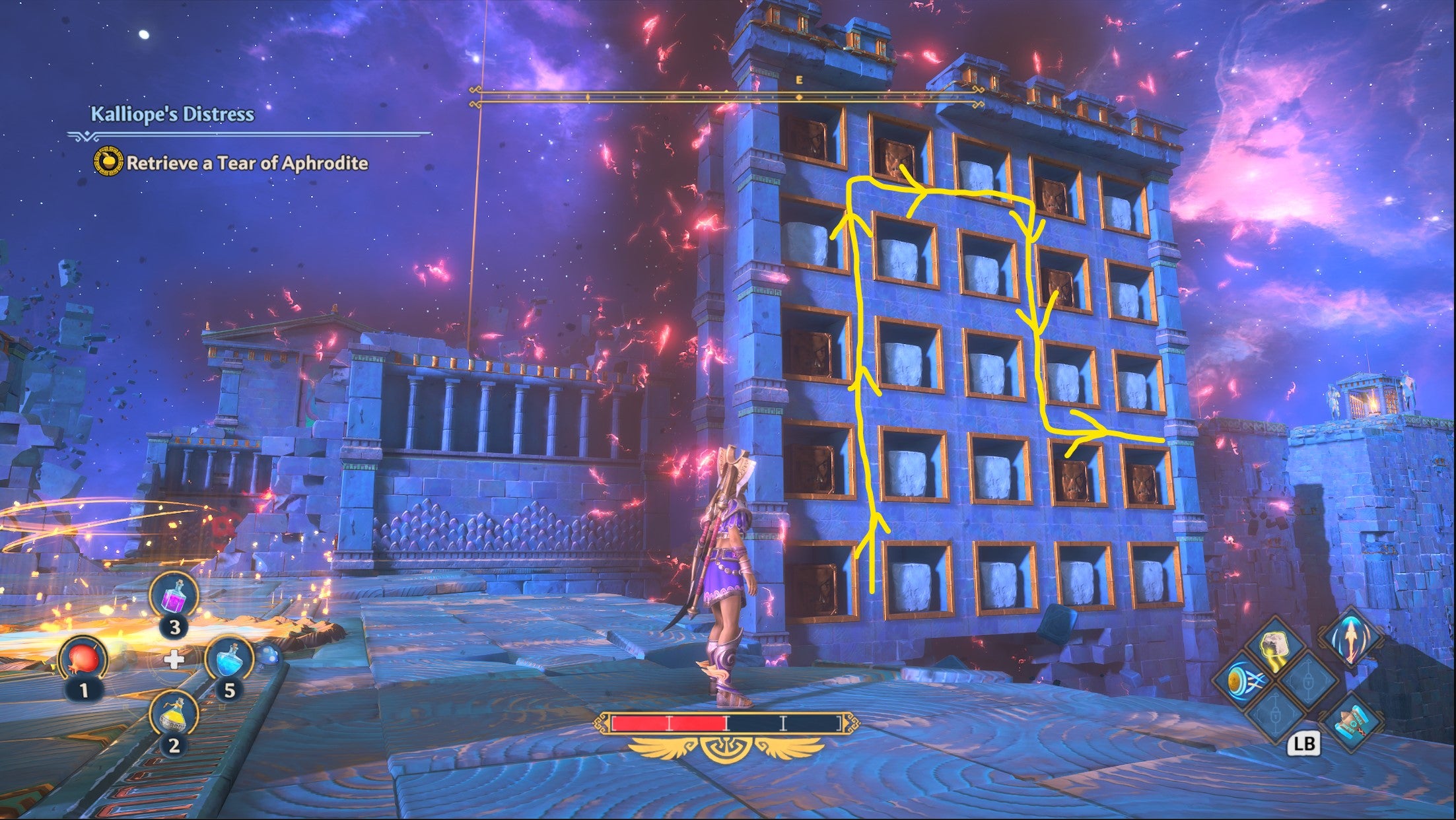Expand the E marker on the compass
Screen dimensions: 1456x820
(798, 79)
